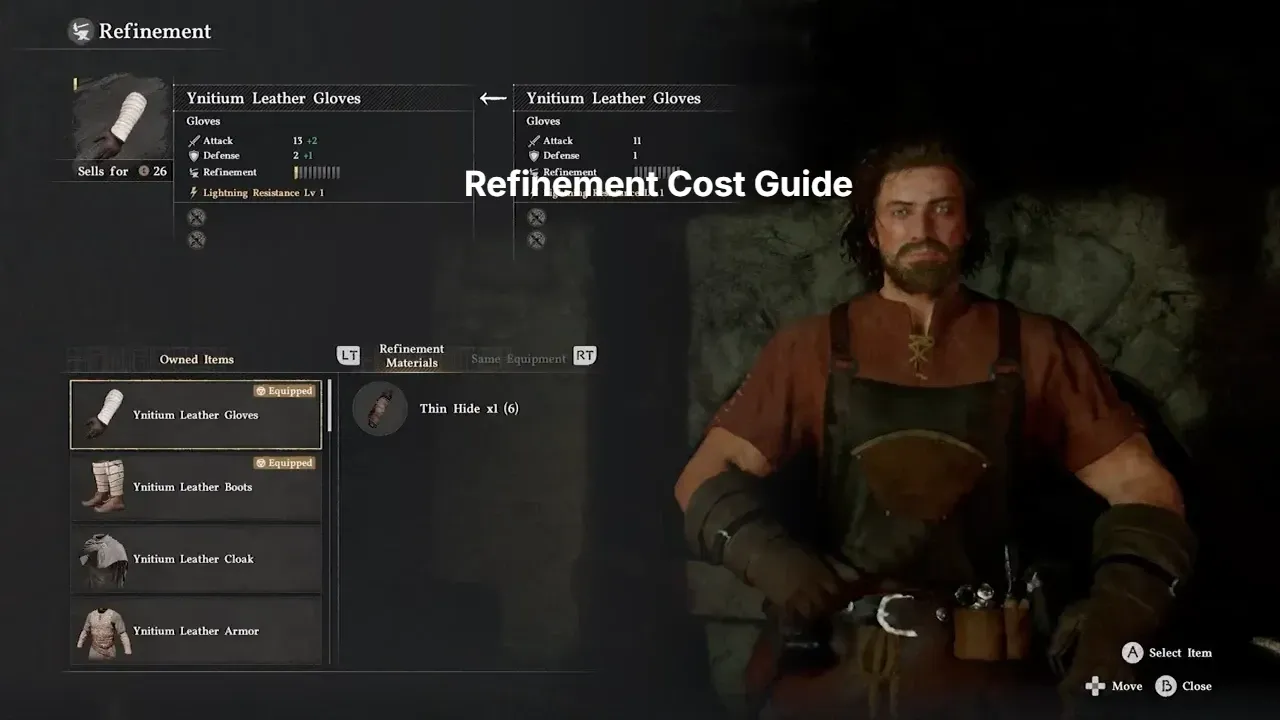
Task: Select the Ynitium Leather Cloak row
Action: (196, 559)
